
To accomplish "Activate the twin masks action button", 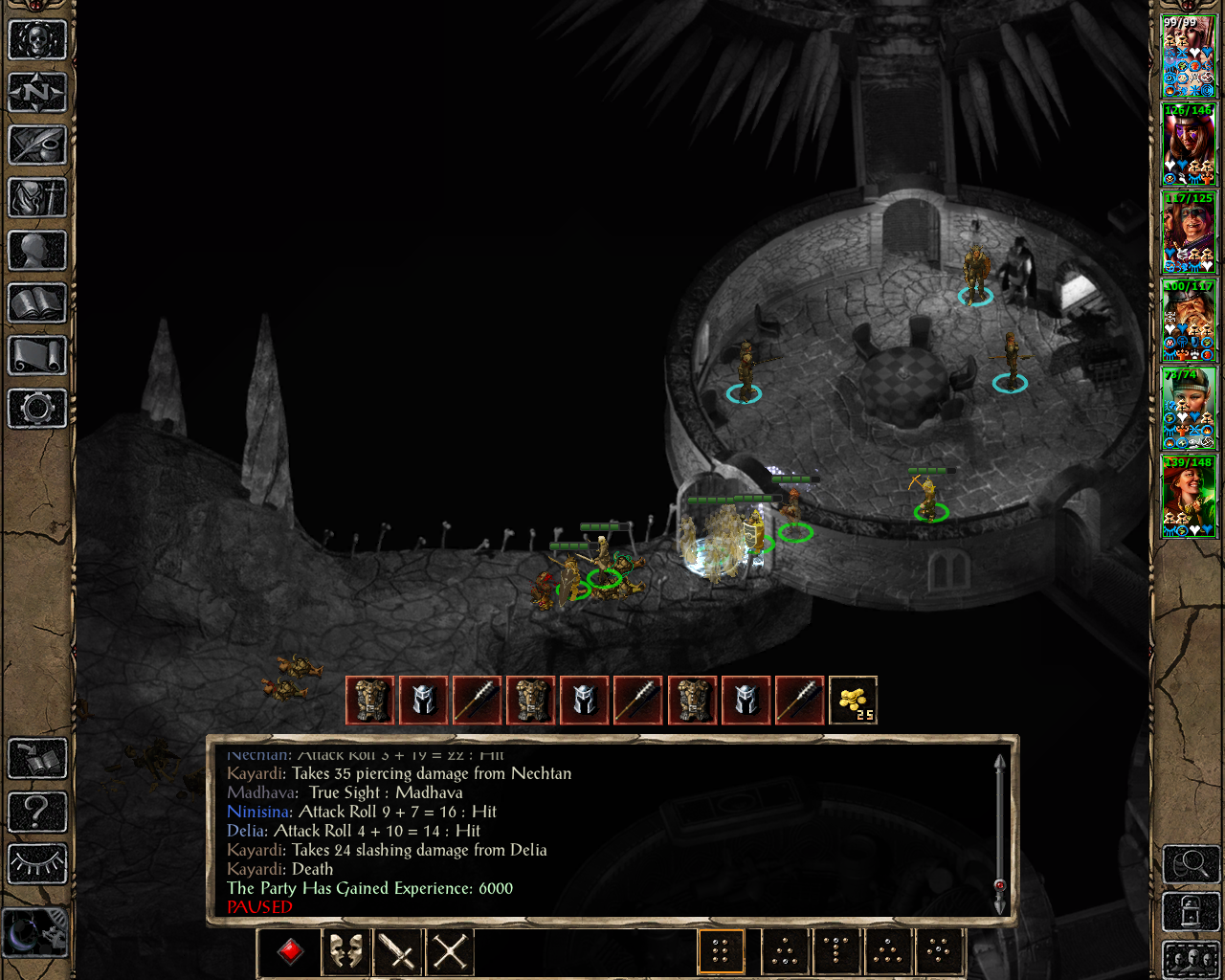I will pyautogui.click(x=345, y=951).
